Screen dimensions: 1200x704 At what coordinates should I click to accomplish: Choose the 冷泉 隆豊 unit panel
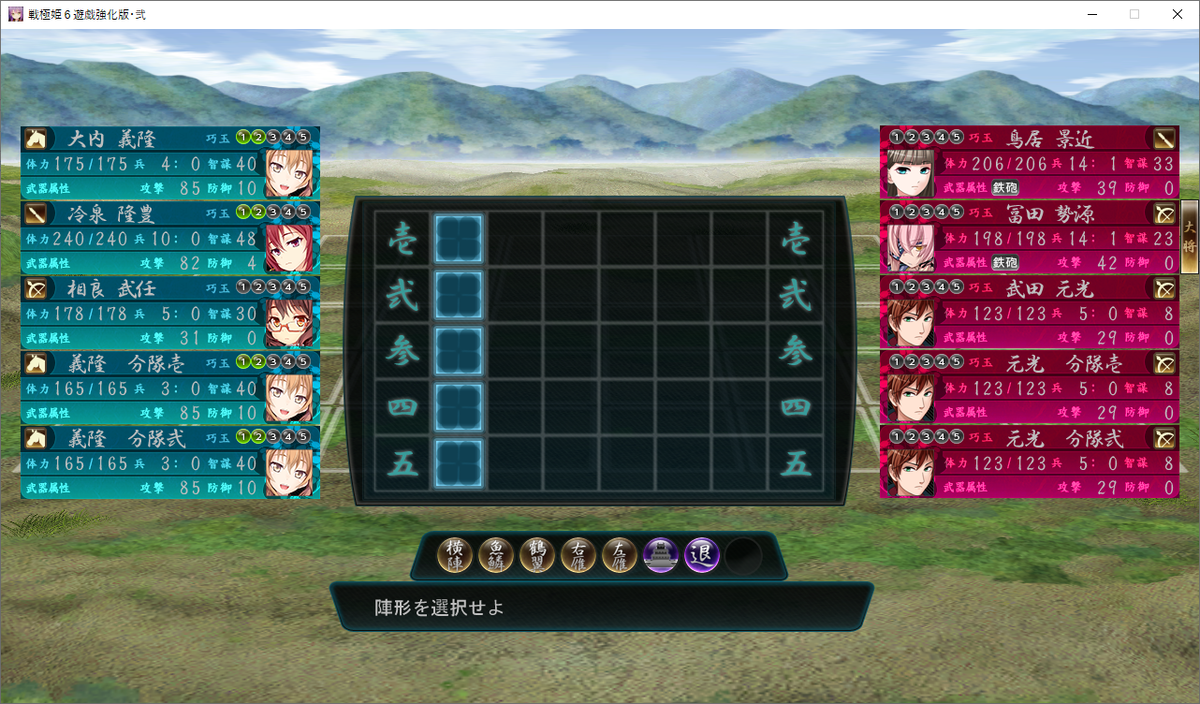tap(170, 237)
